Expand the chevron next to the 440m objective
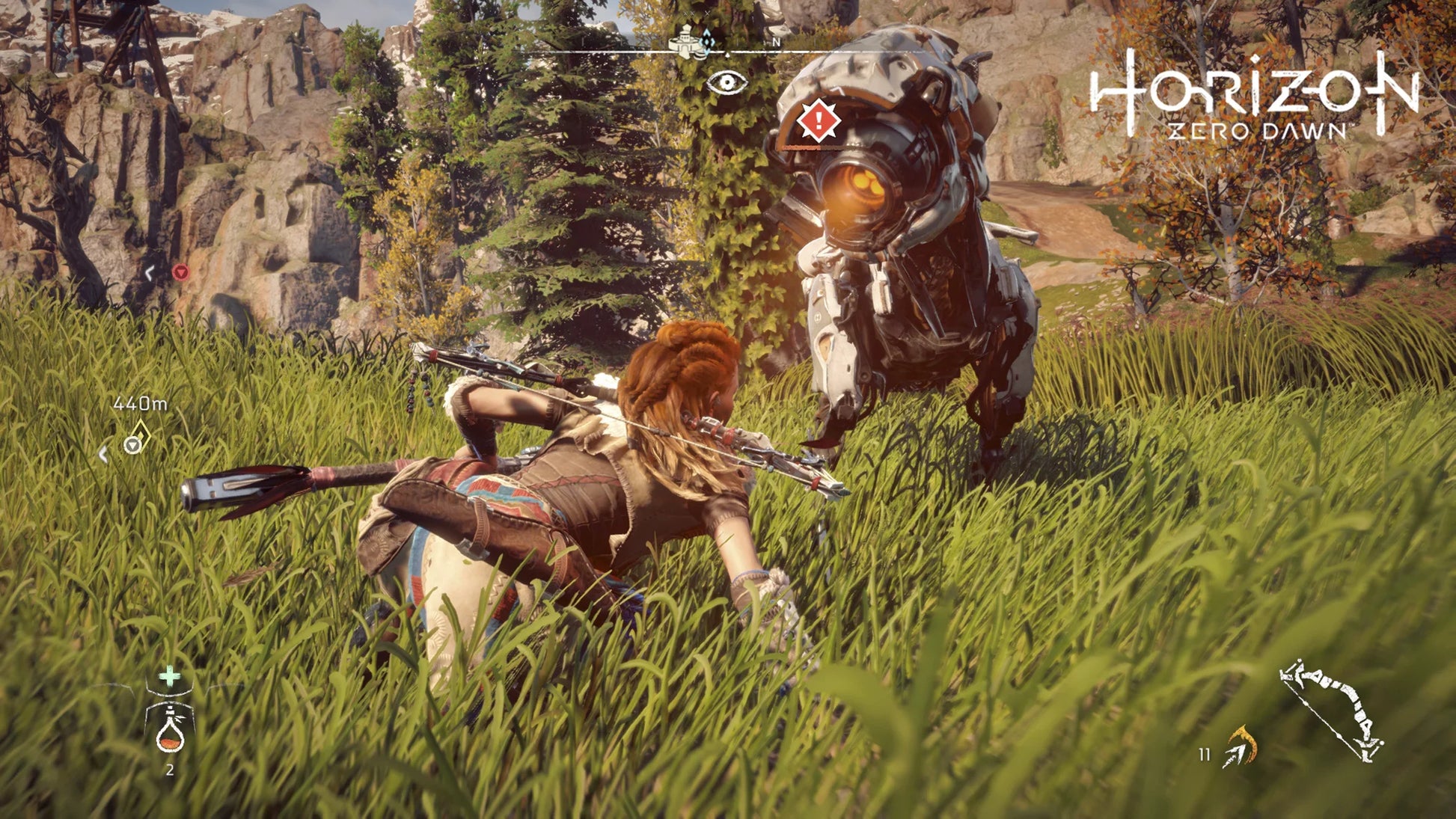 pos(103,453)
